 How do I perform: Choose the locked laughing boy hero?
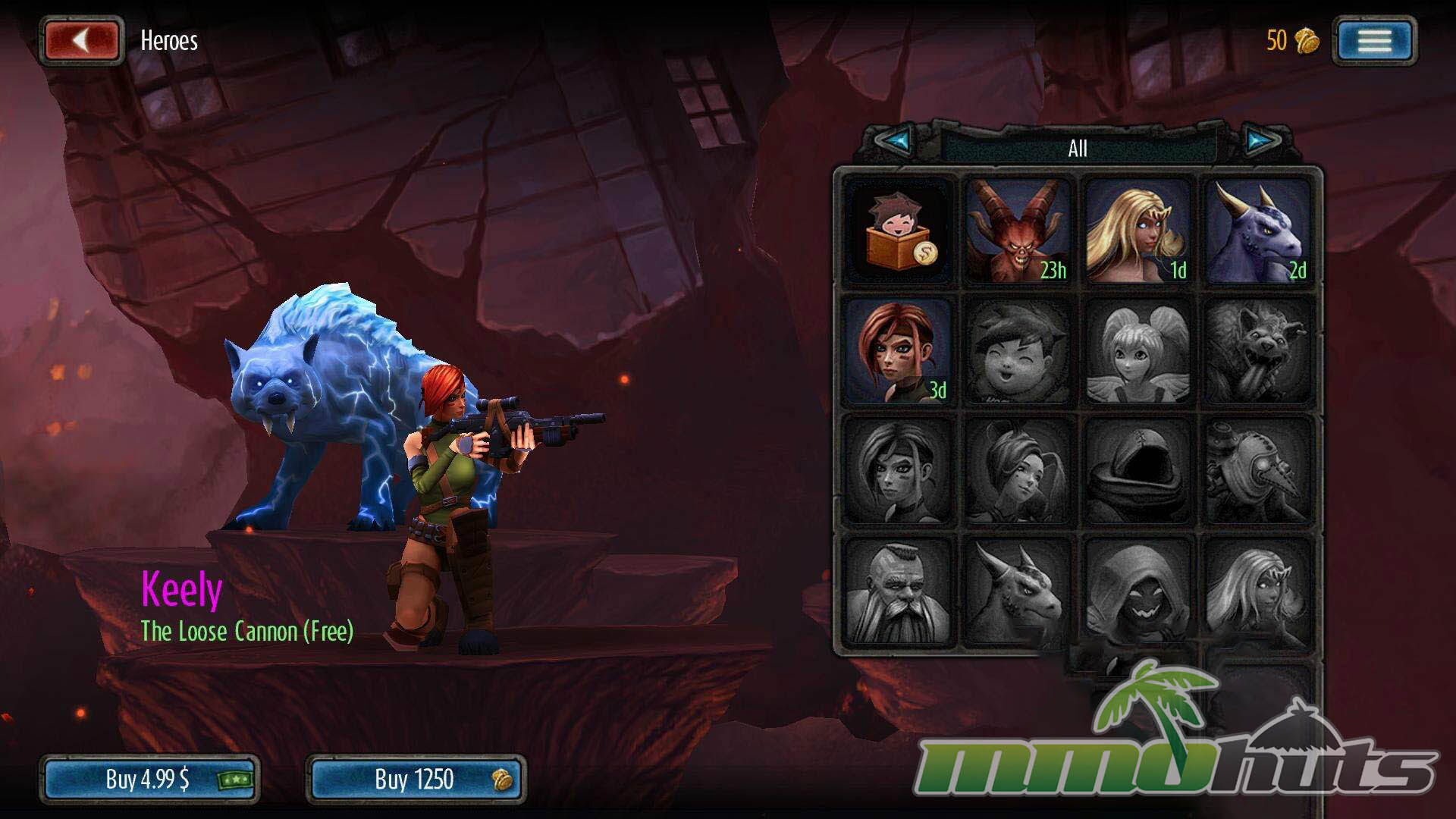1018,351
